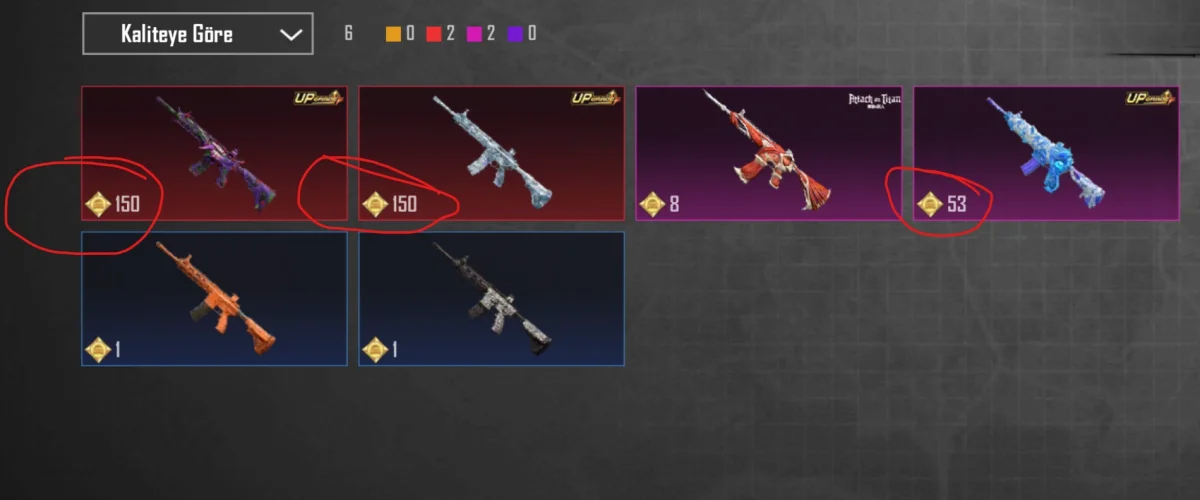Open the Kaliteye Göre sort dropdown
Viewport: 1200px width, 500px height.
(x=197, y=34)
